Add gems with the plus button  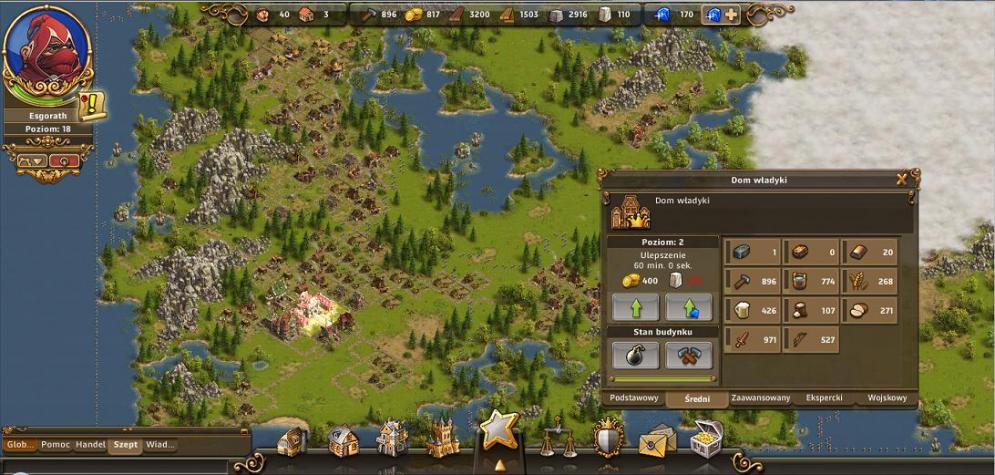click(x=732, y=14)
